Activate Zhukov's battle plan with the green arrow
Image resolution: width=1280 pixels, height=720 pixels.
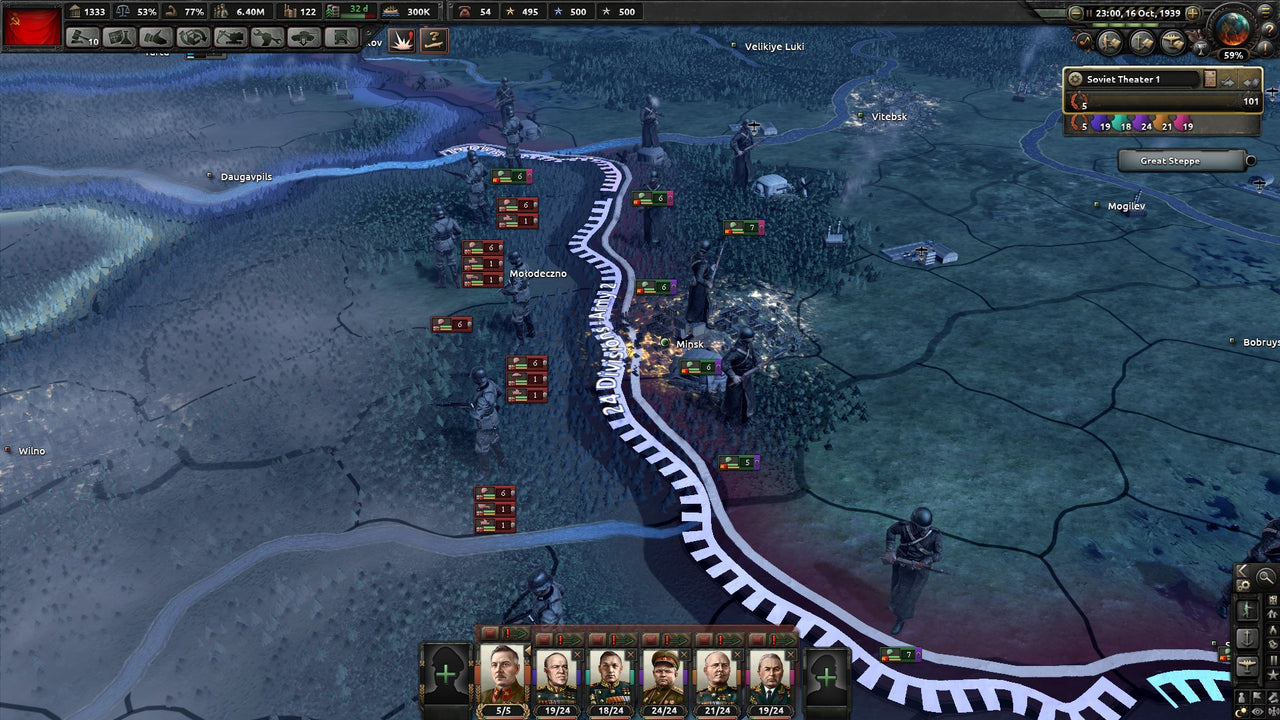(571, 639)
